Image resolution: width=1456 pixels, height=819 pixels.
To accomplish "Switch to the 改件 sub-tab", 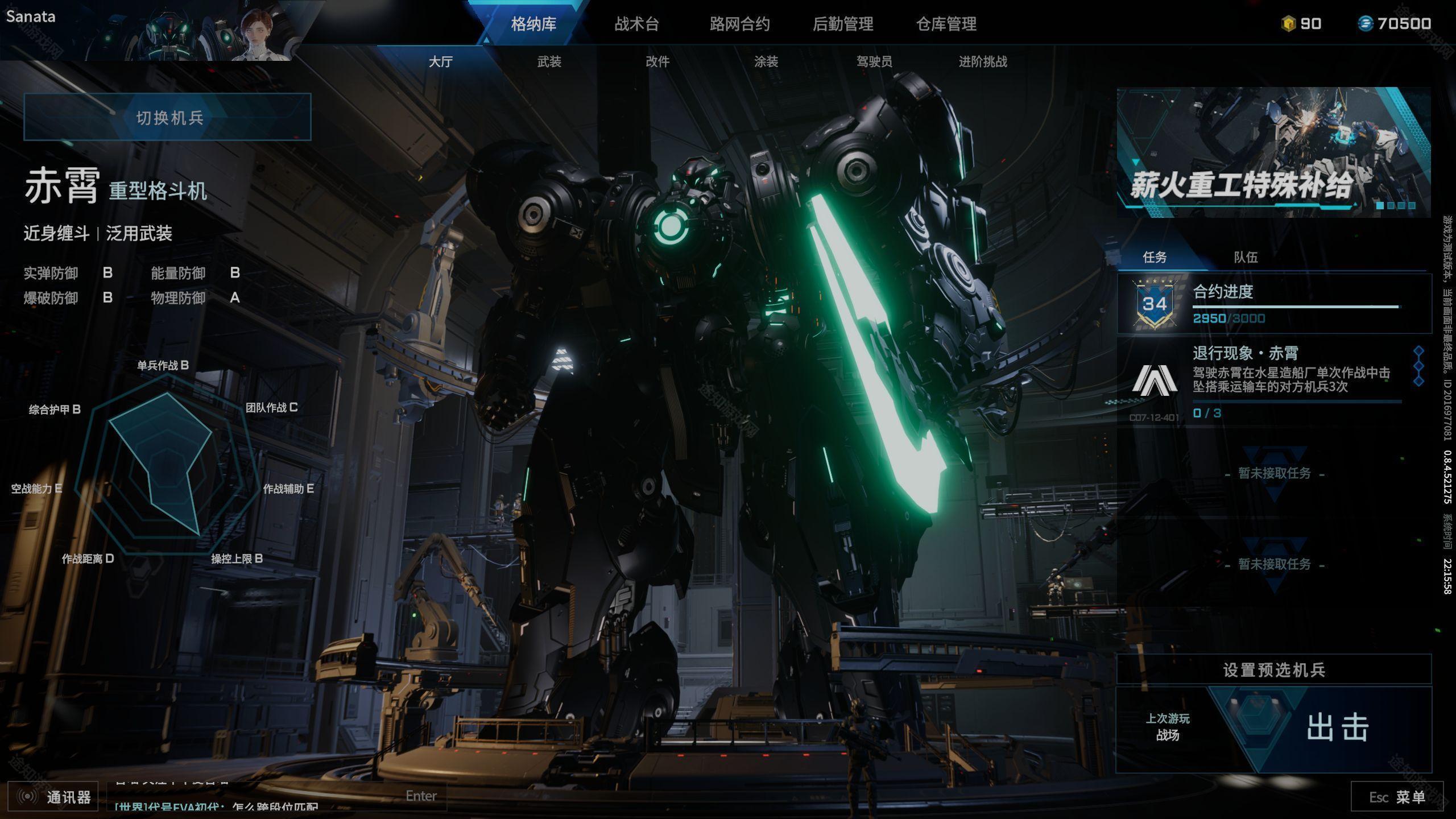I will (x=657, y=61).
